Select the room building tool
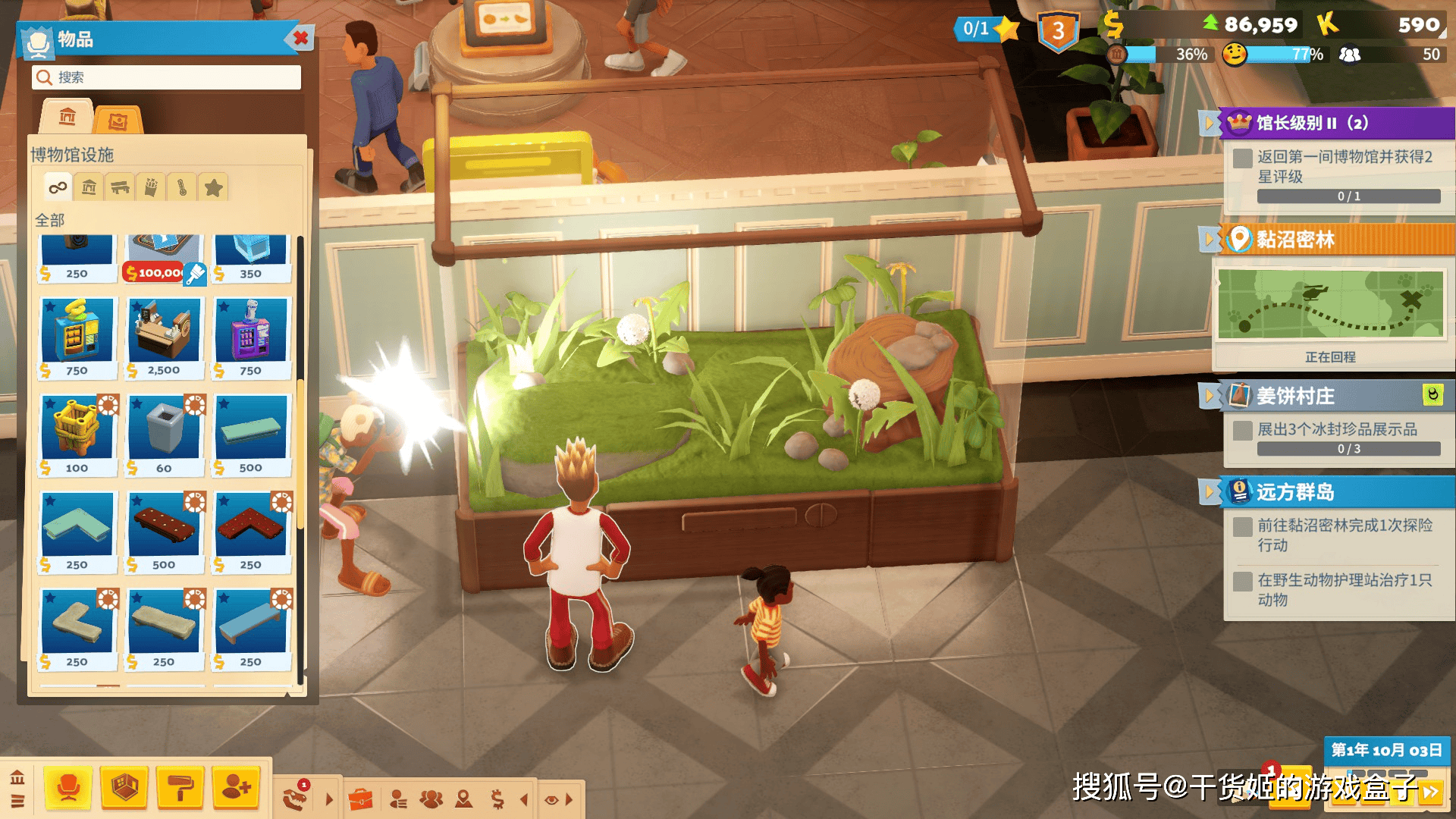Screen dimensions: 1456x819 click(x=125, y=789)
